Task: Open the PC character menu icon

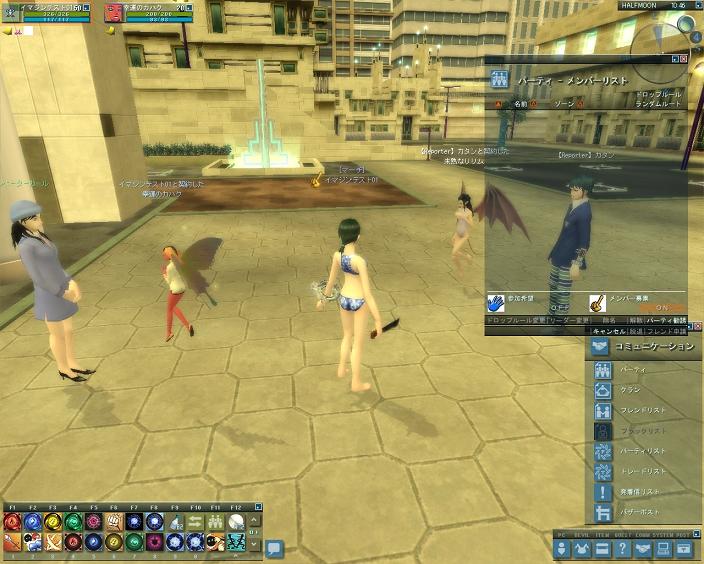Action: (x=562, y=548)
